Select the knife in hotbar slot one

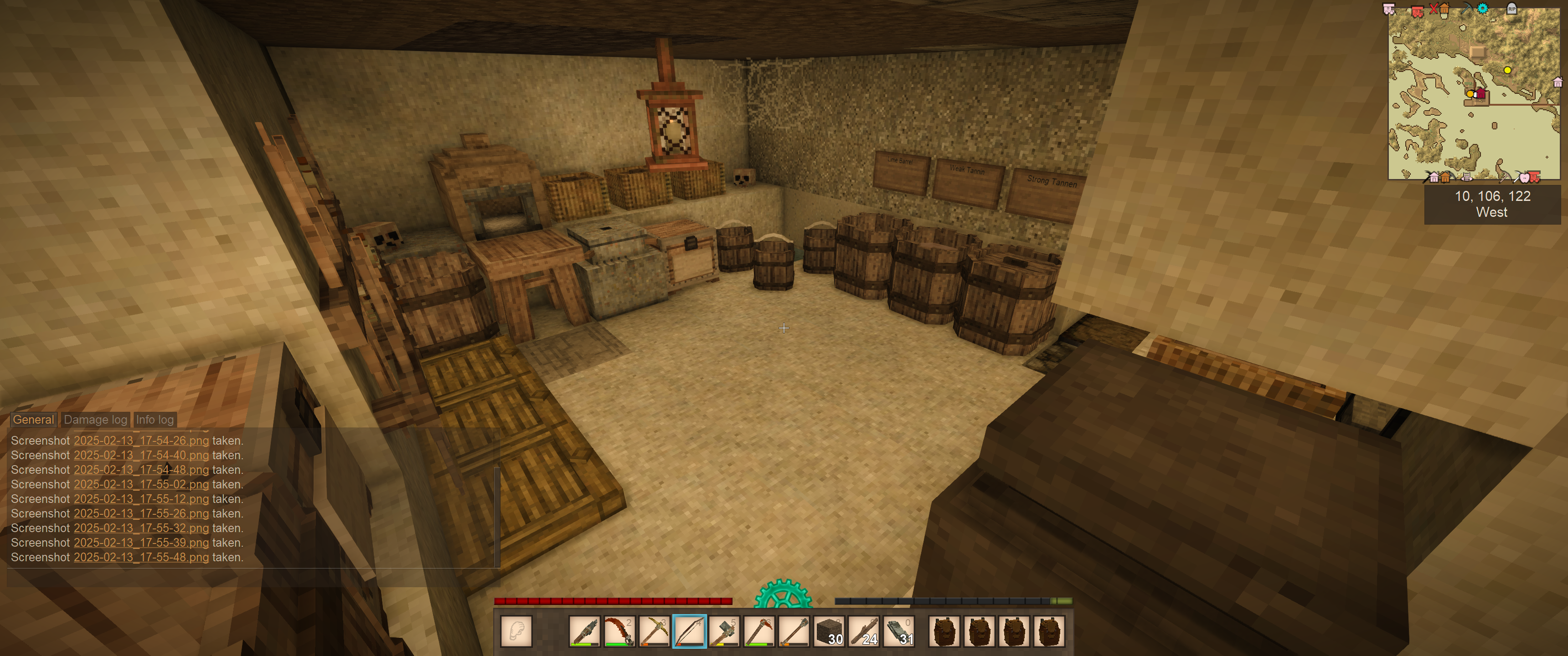[584, 631]
